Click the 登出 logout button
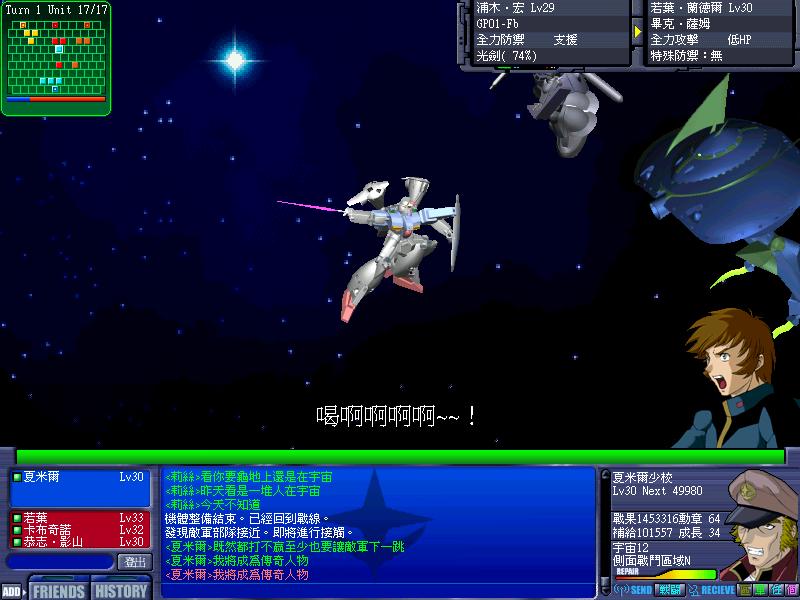Viewport: 800px width, 600px height. pyautogui.click(x=134, y=562)
